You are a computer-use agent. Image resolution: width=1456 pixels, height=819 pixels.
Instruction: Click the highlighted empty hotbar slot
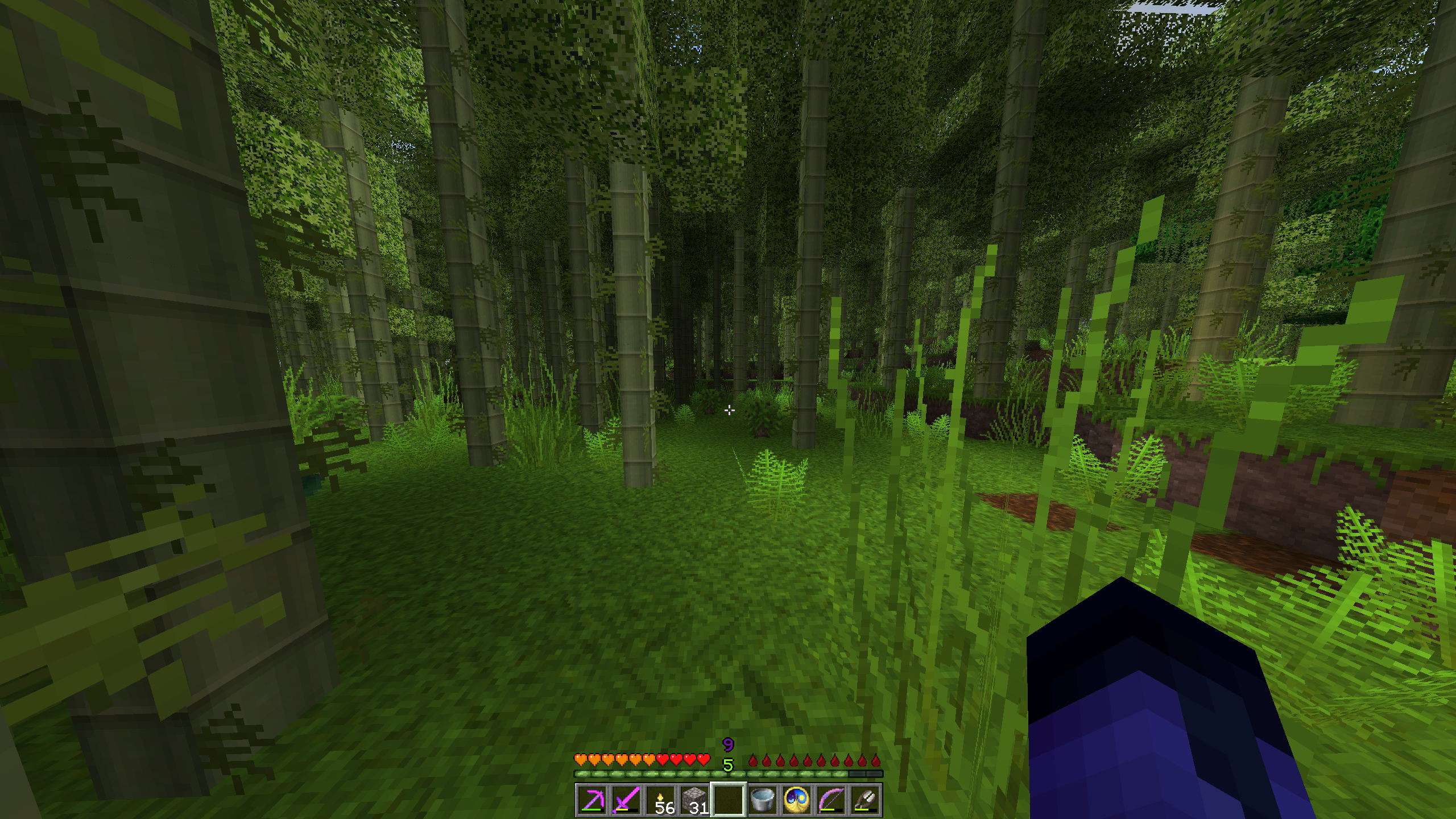tap(729, 800)
